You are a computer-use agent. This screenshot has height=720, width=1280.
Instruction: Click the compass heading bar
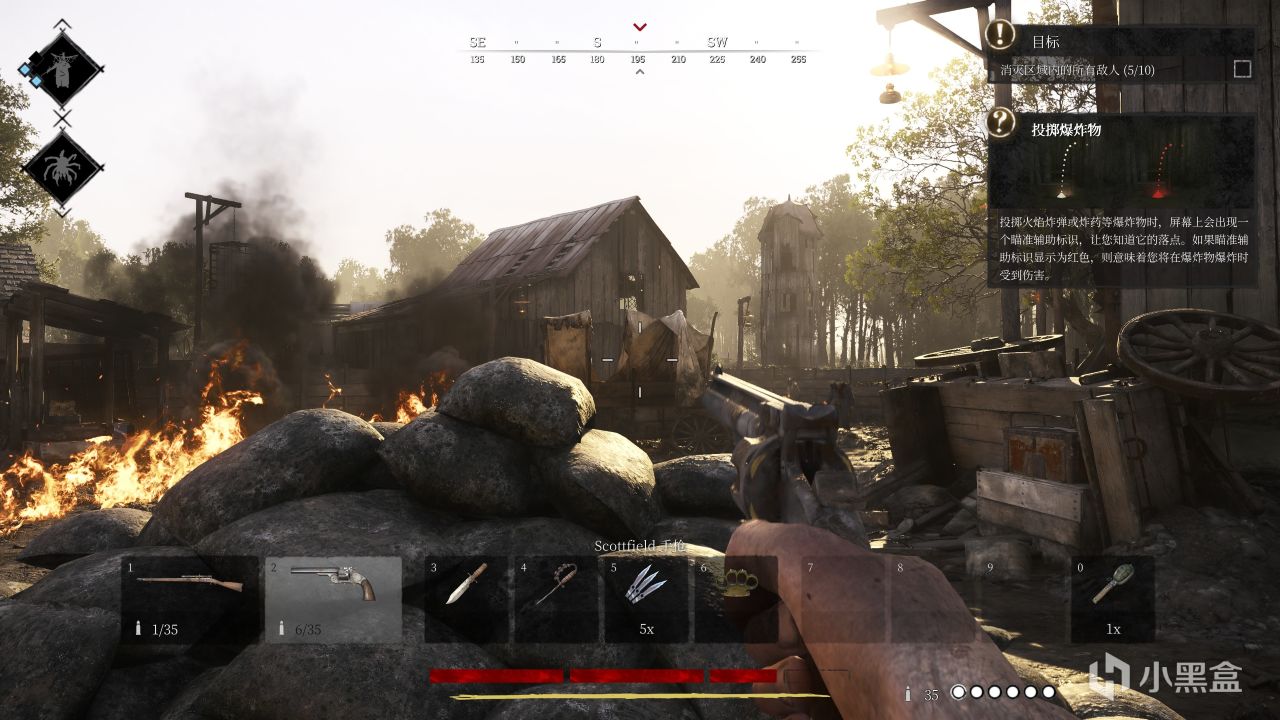(640, 48)
